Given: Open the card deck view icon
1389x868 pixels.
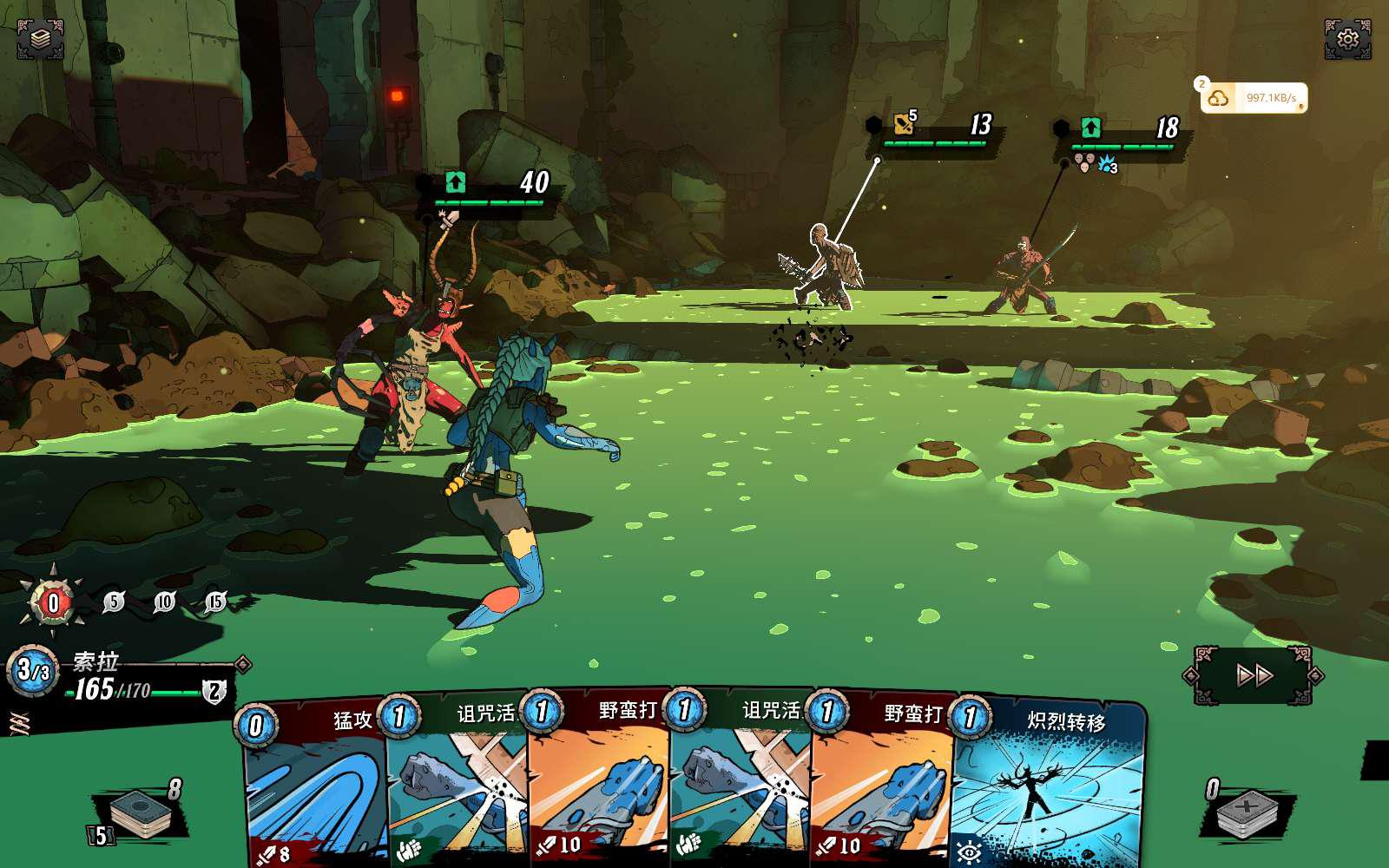Looking at the screenshot, I should pyautogui.click(x=40, y=39).
